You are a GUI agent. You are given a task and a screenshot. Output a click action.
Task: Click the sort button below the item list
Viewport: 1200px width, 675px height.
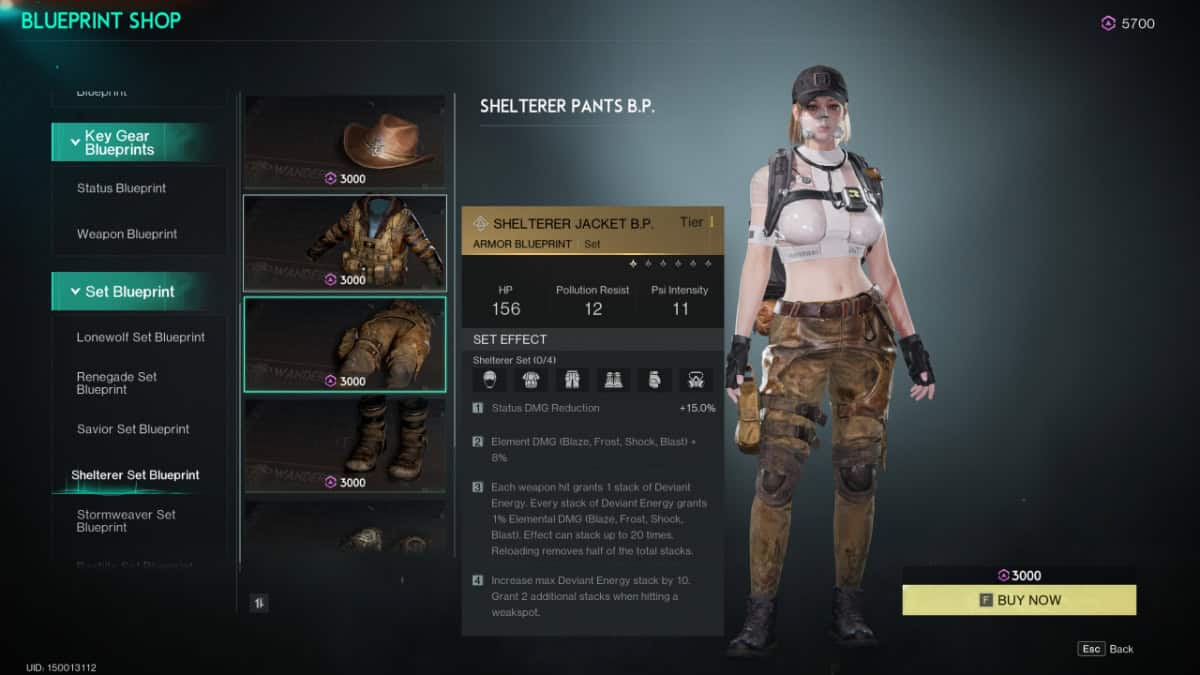pos(258,602)
